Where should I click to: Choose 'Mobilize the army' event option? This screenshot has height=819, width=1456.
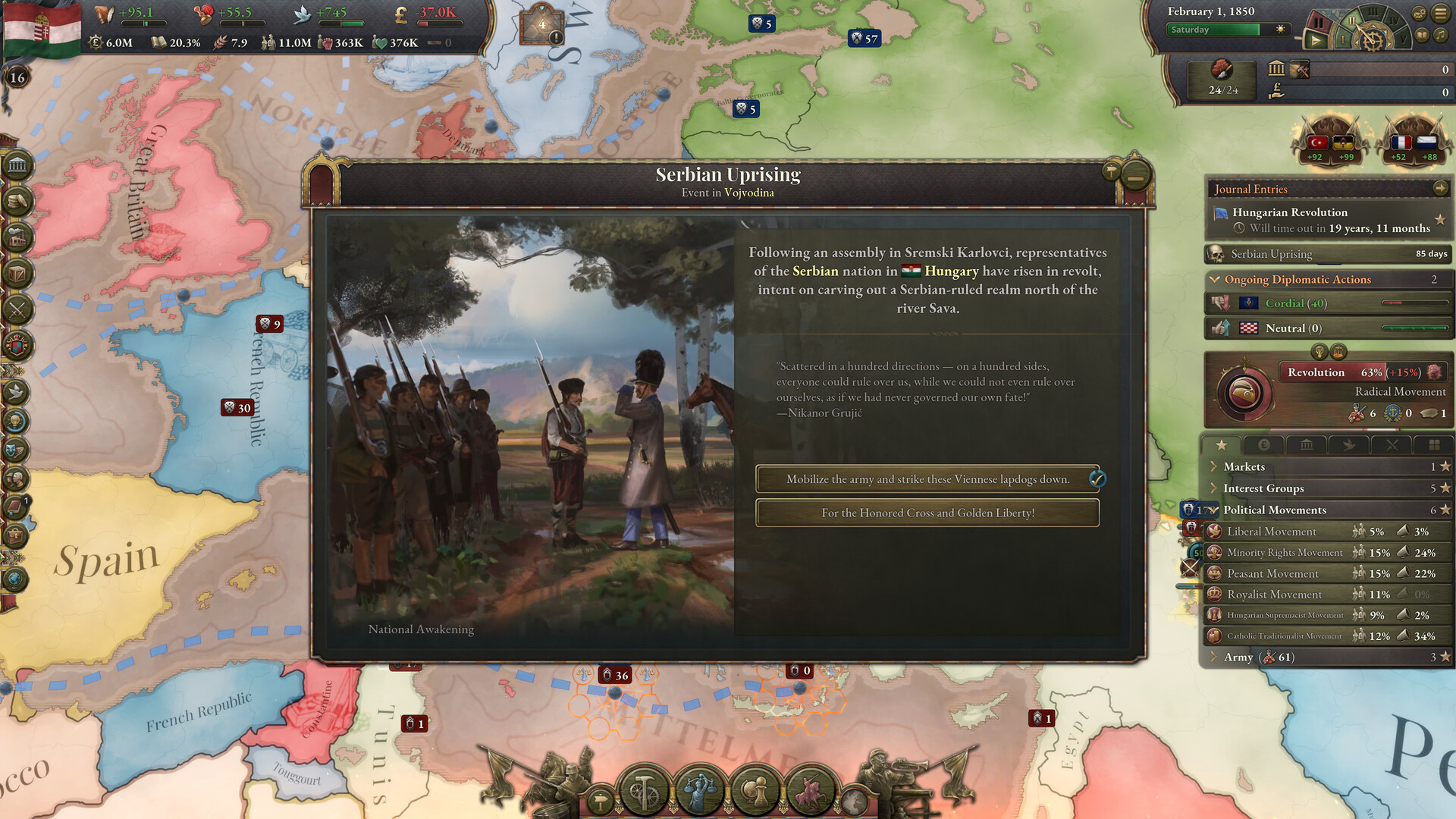[927, 479]
